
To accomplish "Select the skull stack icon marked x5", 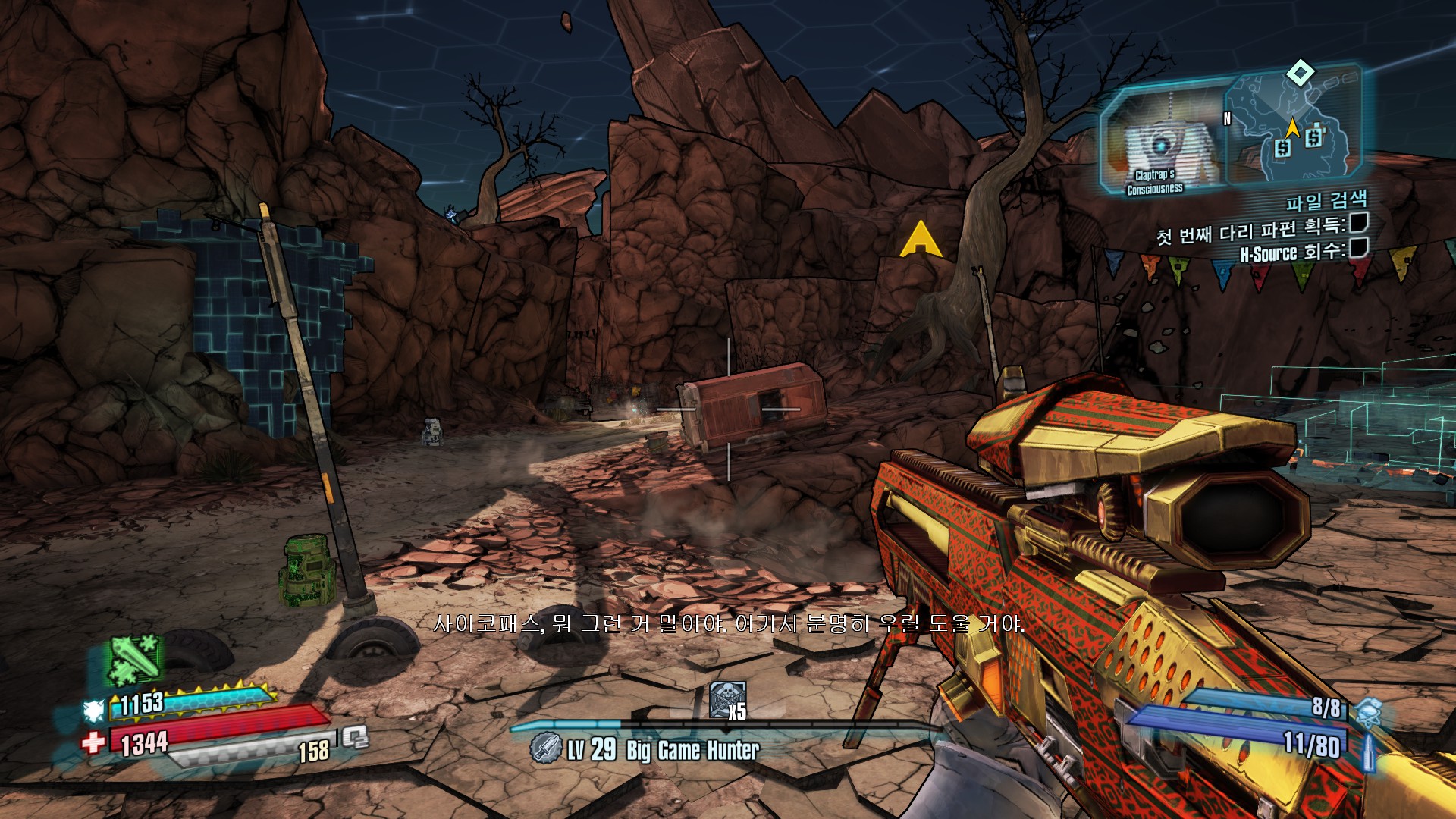I will [726, 700].
